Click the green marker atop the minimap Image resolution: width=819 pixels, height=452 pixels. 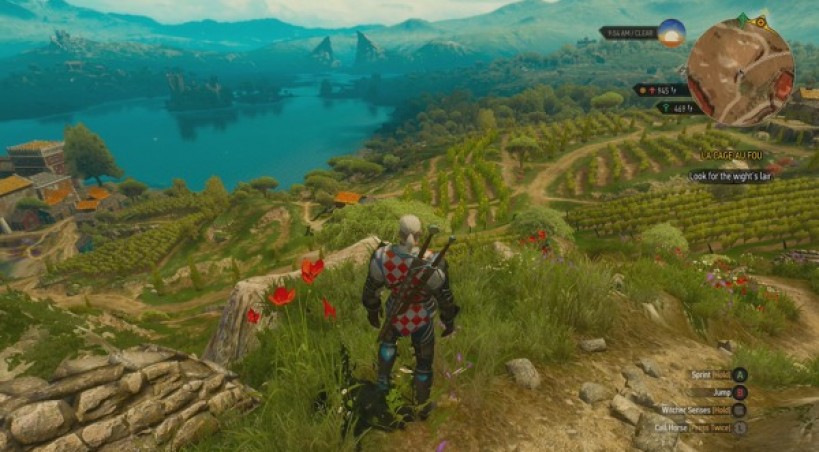coord(742,20)
